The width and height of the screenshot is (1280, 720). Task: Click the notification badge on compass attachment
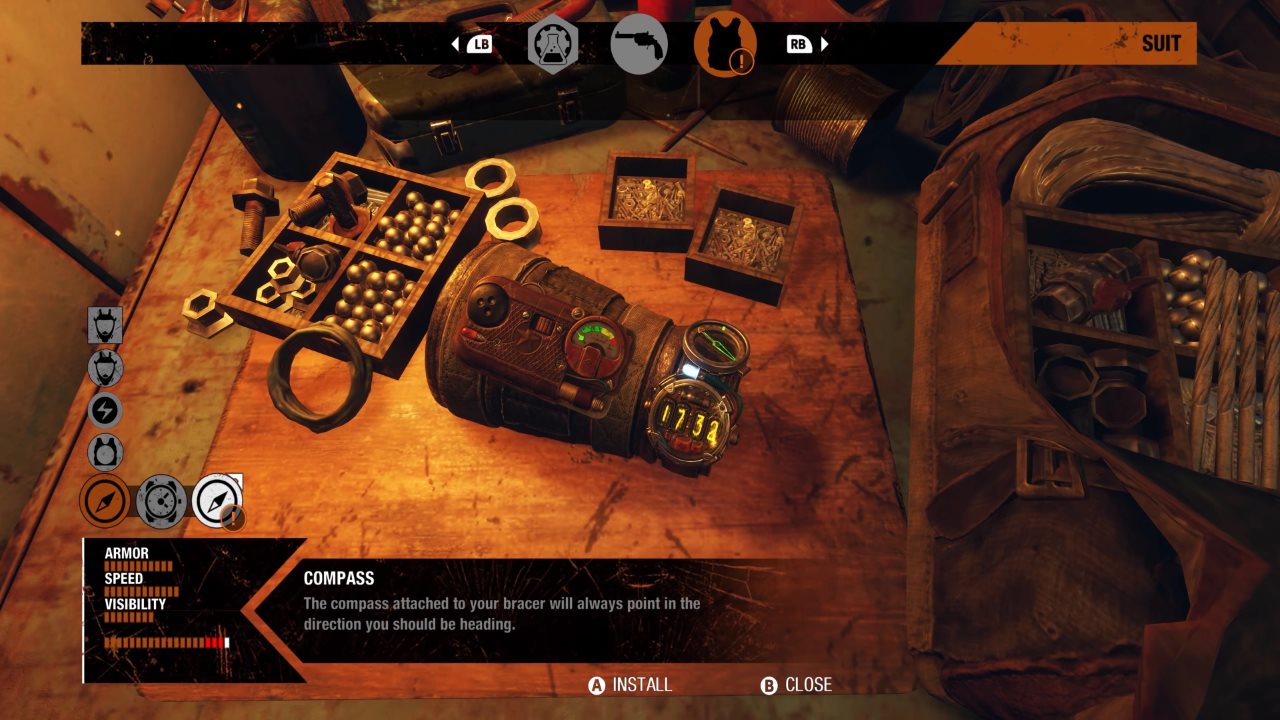(233, 515)
